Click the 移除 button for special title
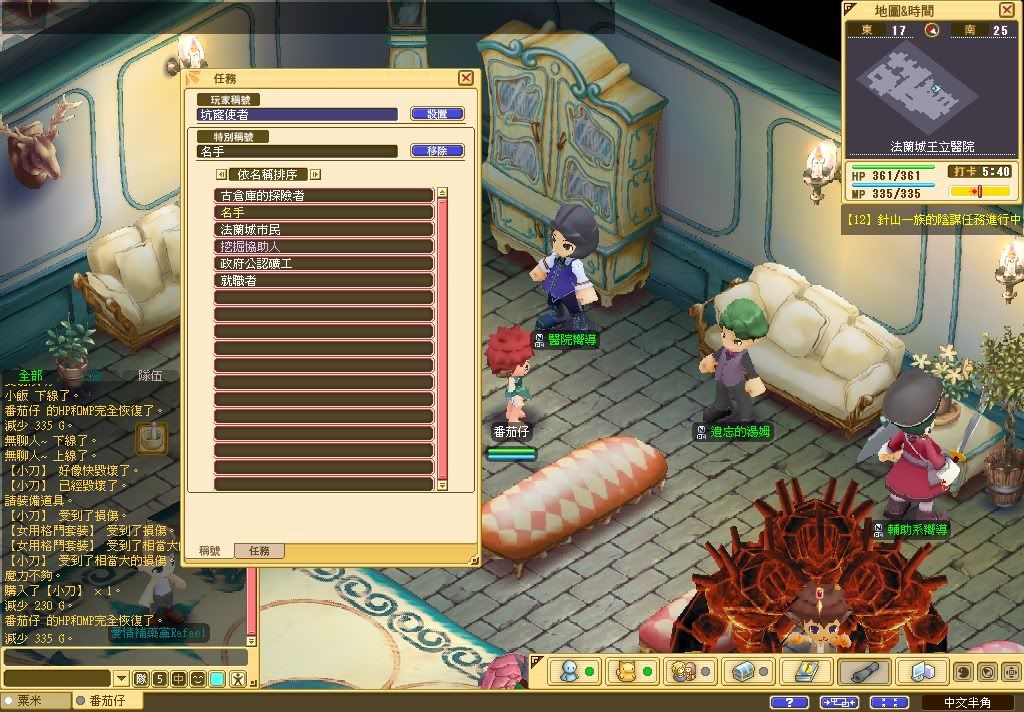This screenshot has width=1024, height=712. point(437,151)
